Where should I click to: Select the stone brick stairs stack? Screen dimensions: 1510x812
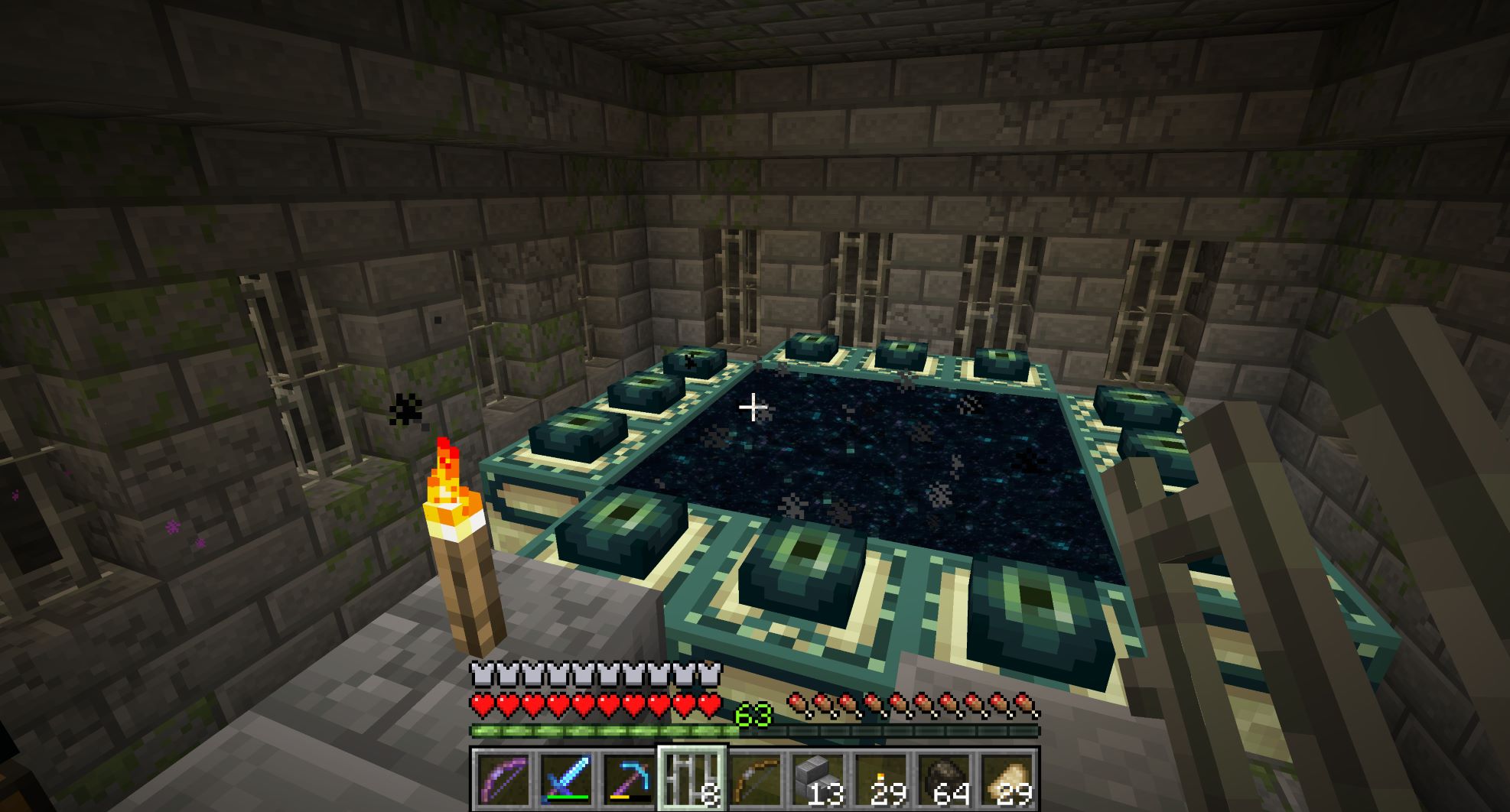pos(817,780)
